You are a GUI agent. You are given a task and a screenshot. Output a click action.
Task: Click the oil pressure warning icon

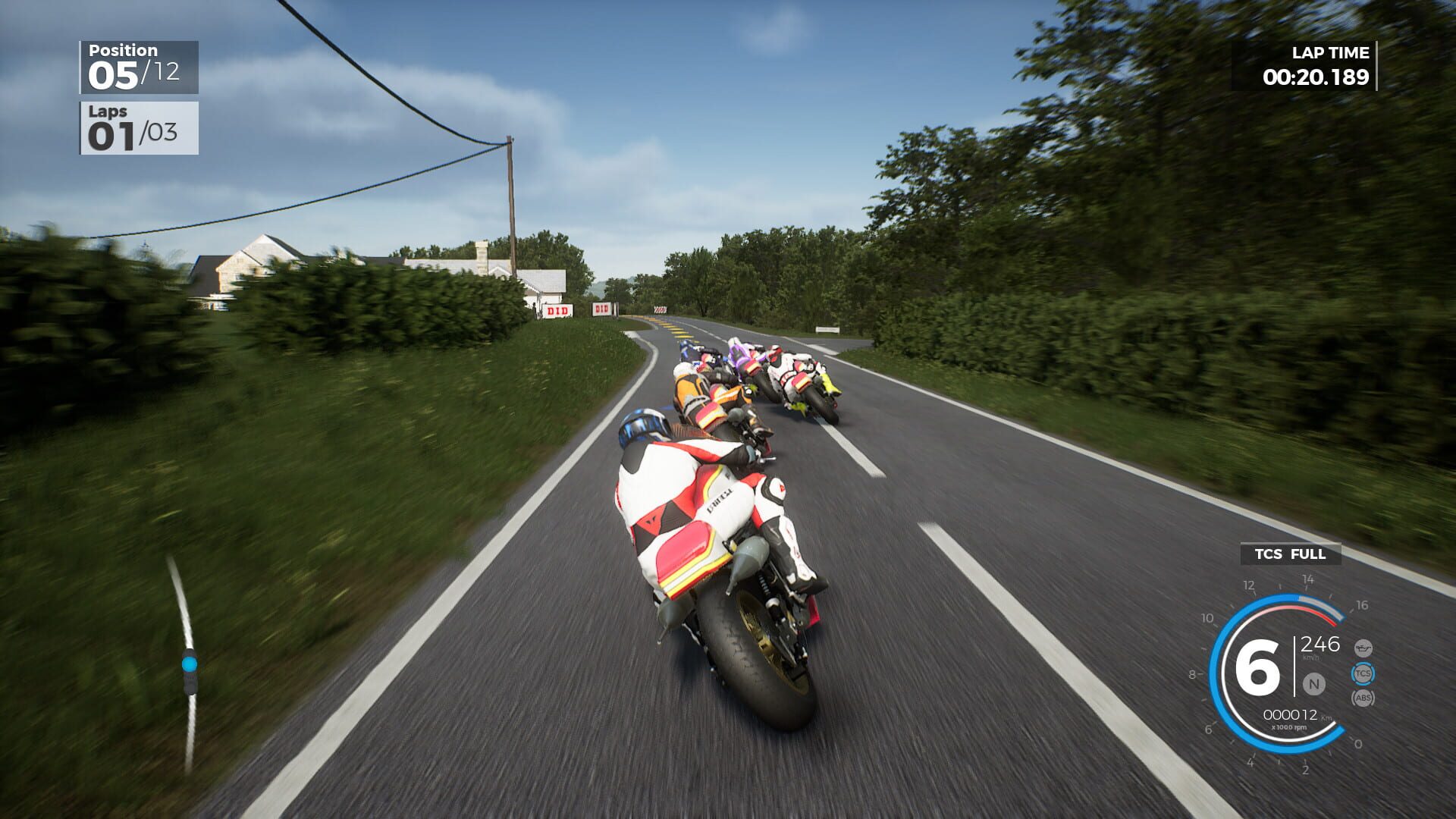tap(1363, 648)
